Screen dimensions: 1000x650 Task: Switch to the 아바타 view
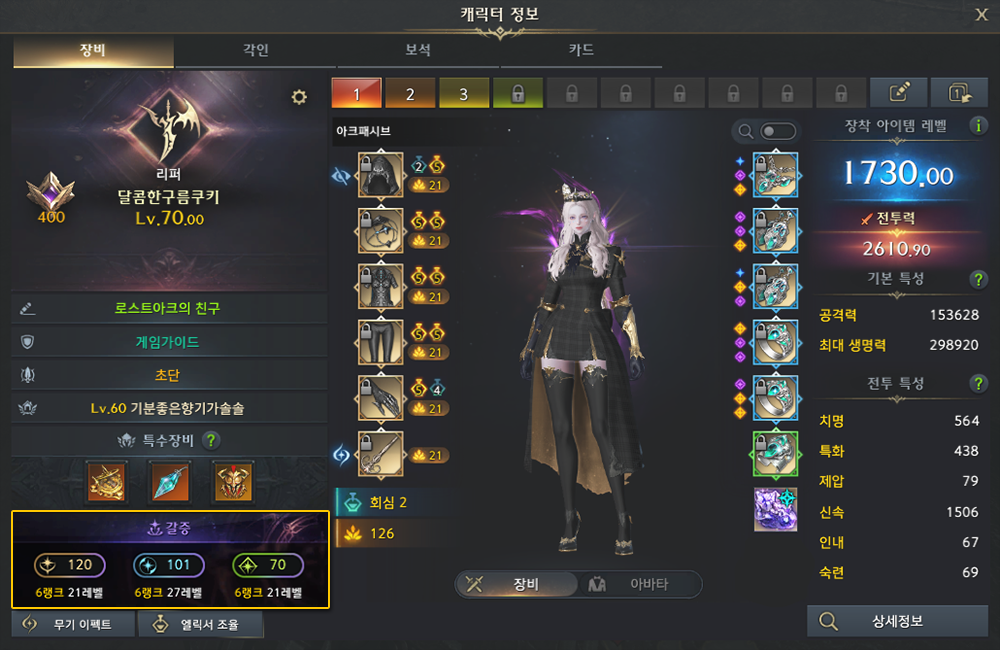click(x=640, y=585)
